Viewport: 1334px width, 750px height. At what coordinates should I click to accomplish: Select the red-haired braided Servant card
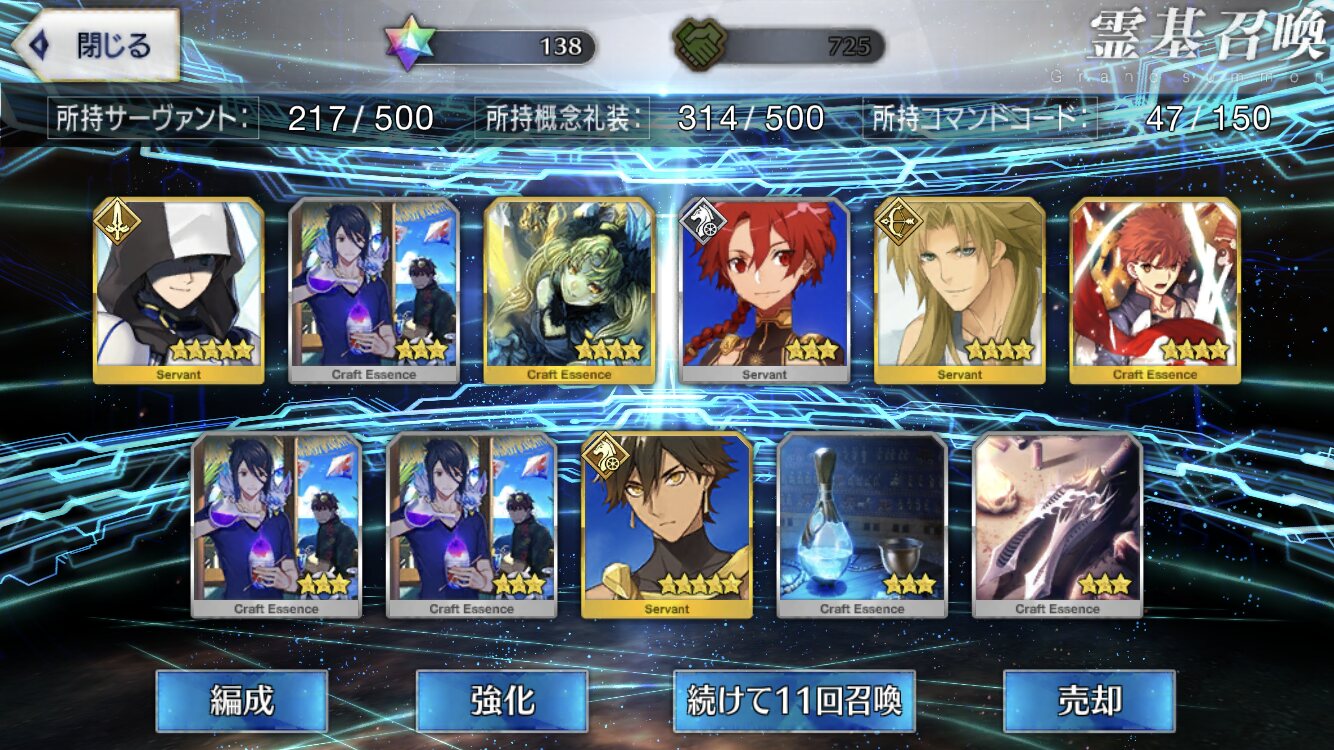[765, 290]
